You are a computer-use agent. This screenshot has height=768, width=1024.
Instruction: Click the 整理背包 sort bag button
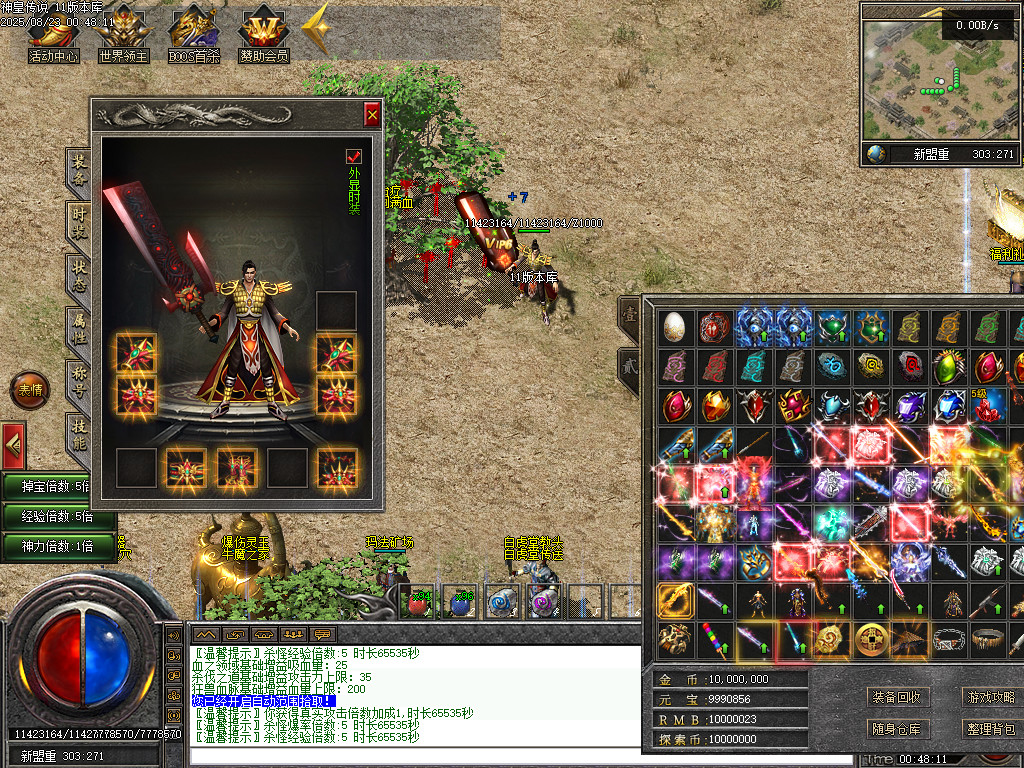(990, 729)
